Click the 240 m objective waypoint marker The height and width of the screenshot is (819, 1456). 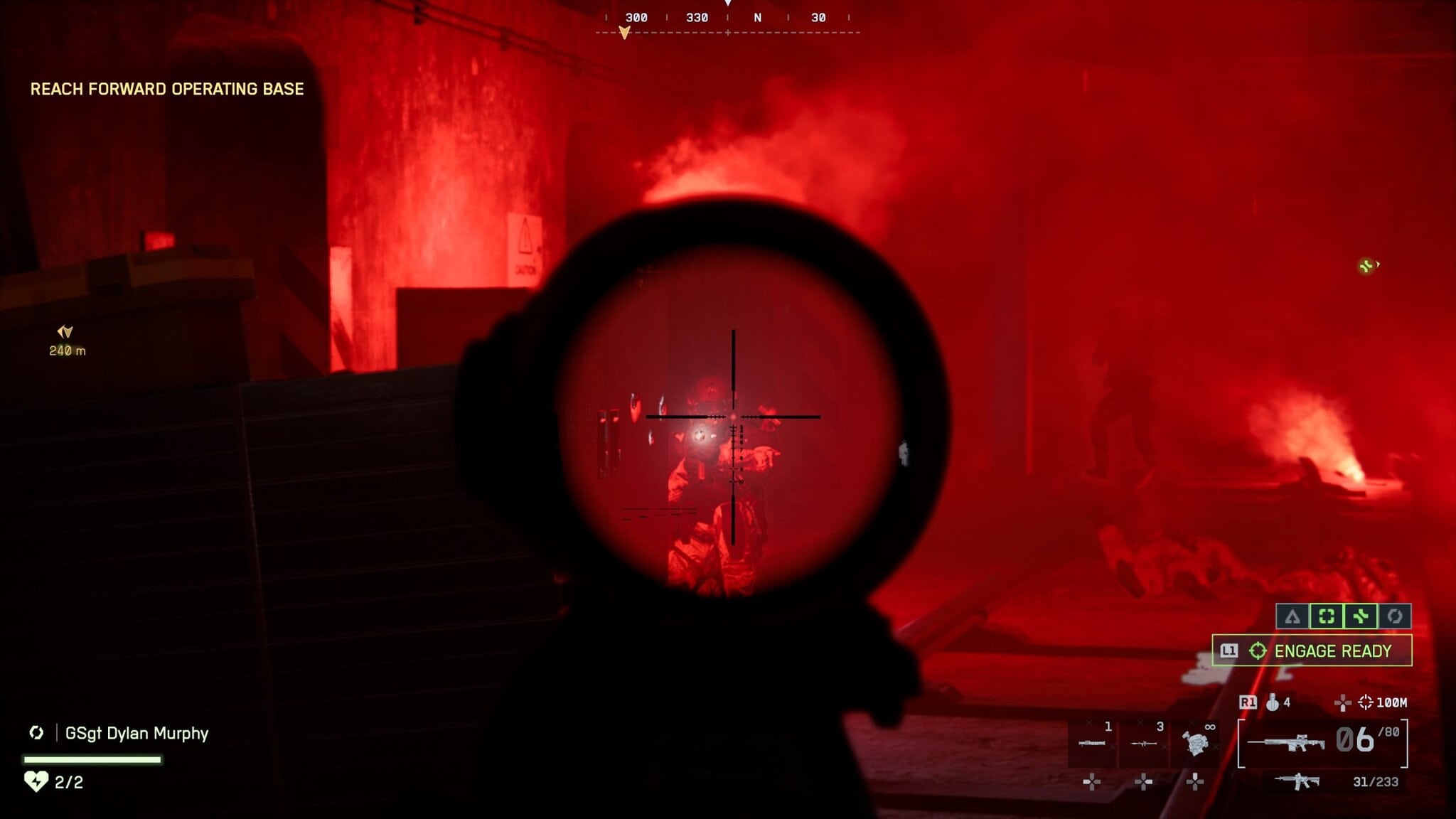point(66,339)
